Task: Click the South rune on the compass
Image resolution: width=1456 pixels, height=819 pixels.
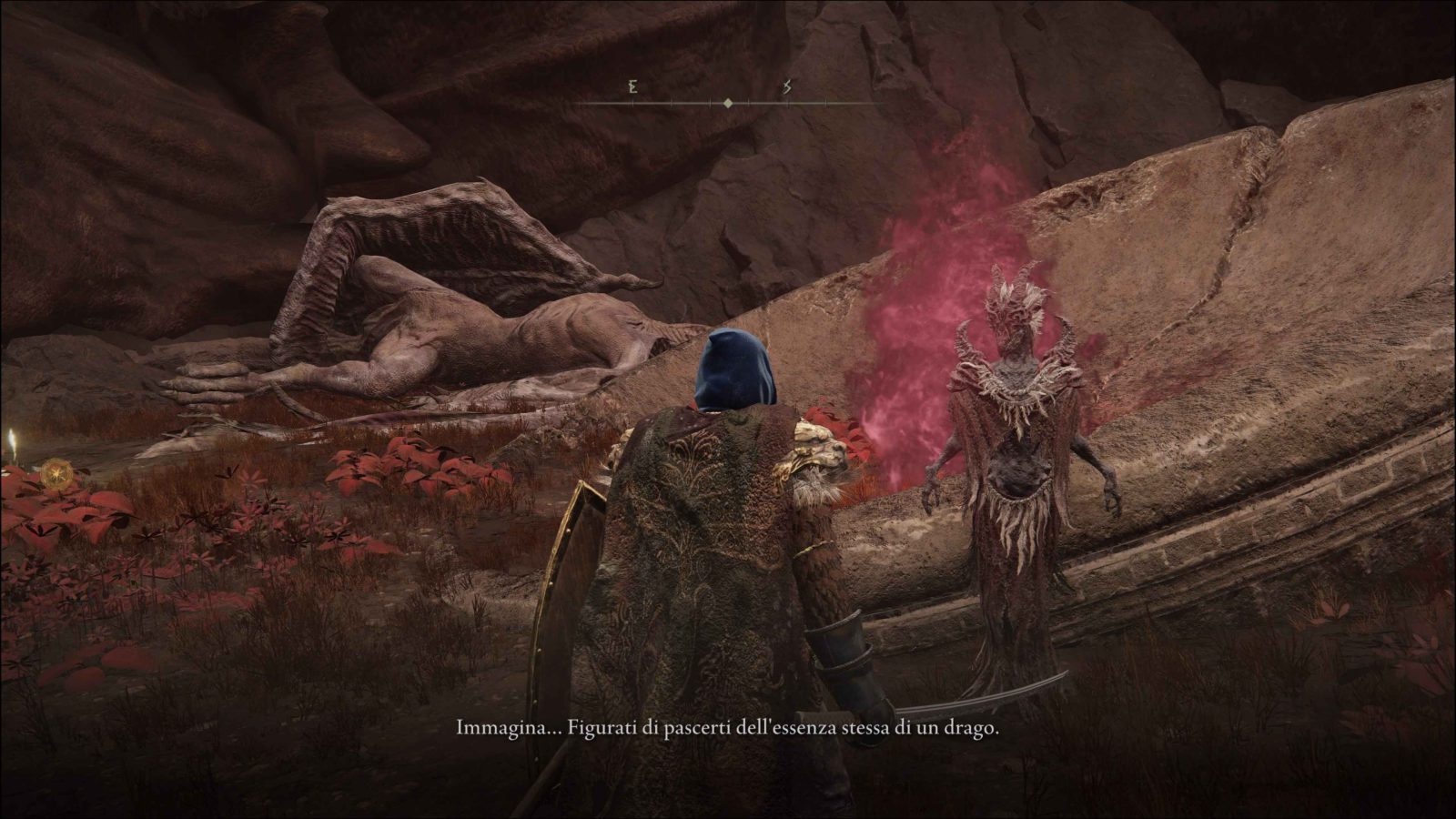Action: [787, 88]
